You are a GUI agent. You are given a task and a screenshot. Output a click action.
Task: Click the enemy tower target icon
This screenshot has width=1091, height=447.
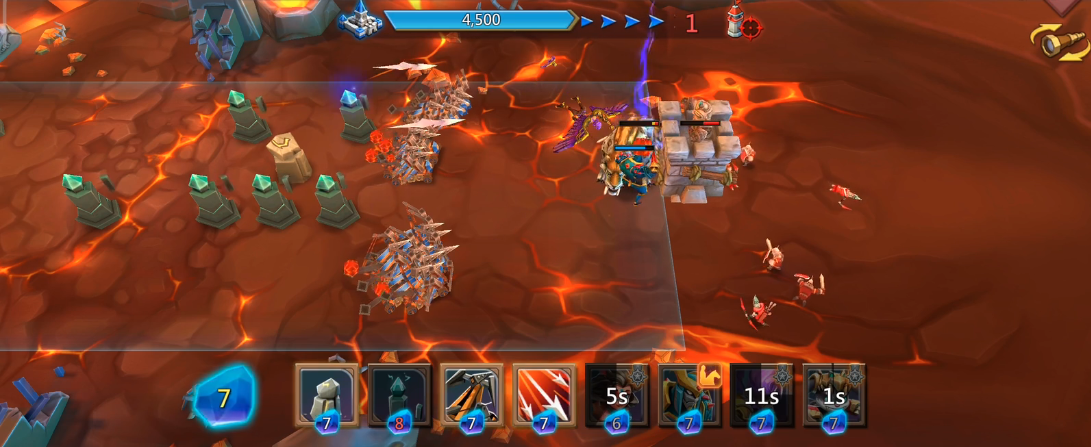click(x=741, y=22)
